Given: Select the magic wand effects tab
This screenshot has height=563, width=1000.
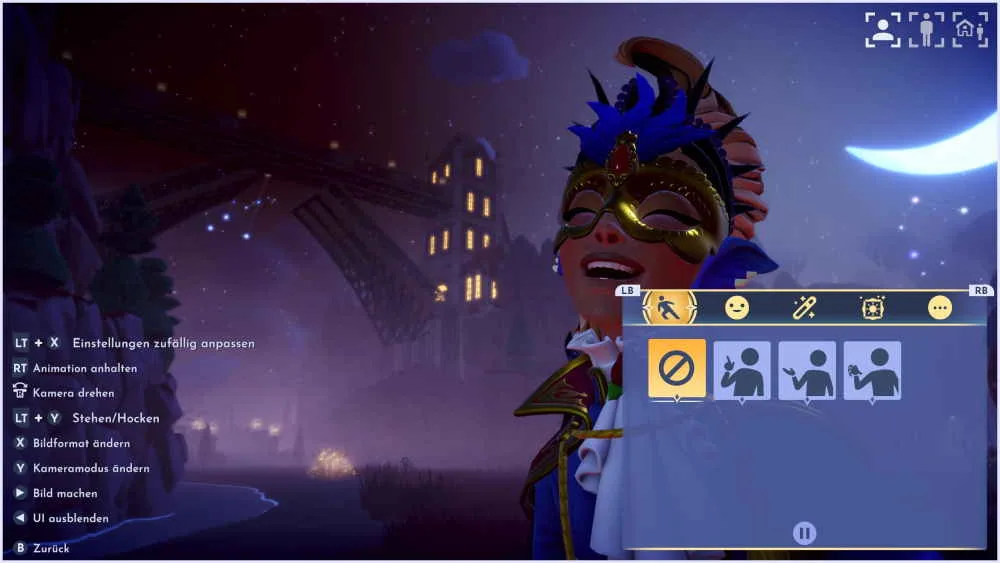Looking at the screenshot, I should click(x=805, y=308).
